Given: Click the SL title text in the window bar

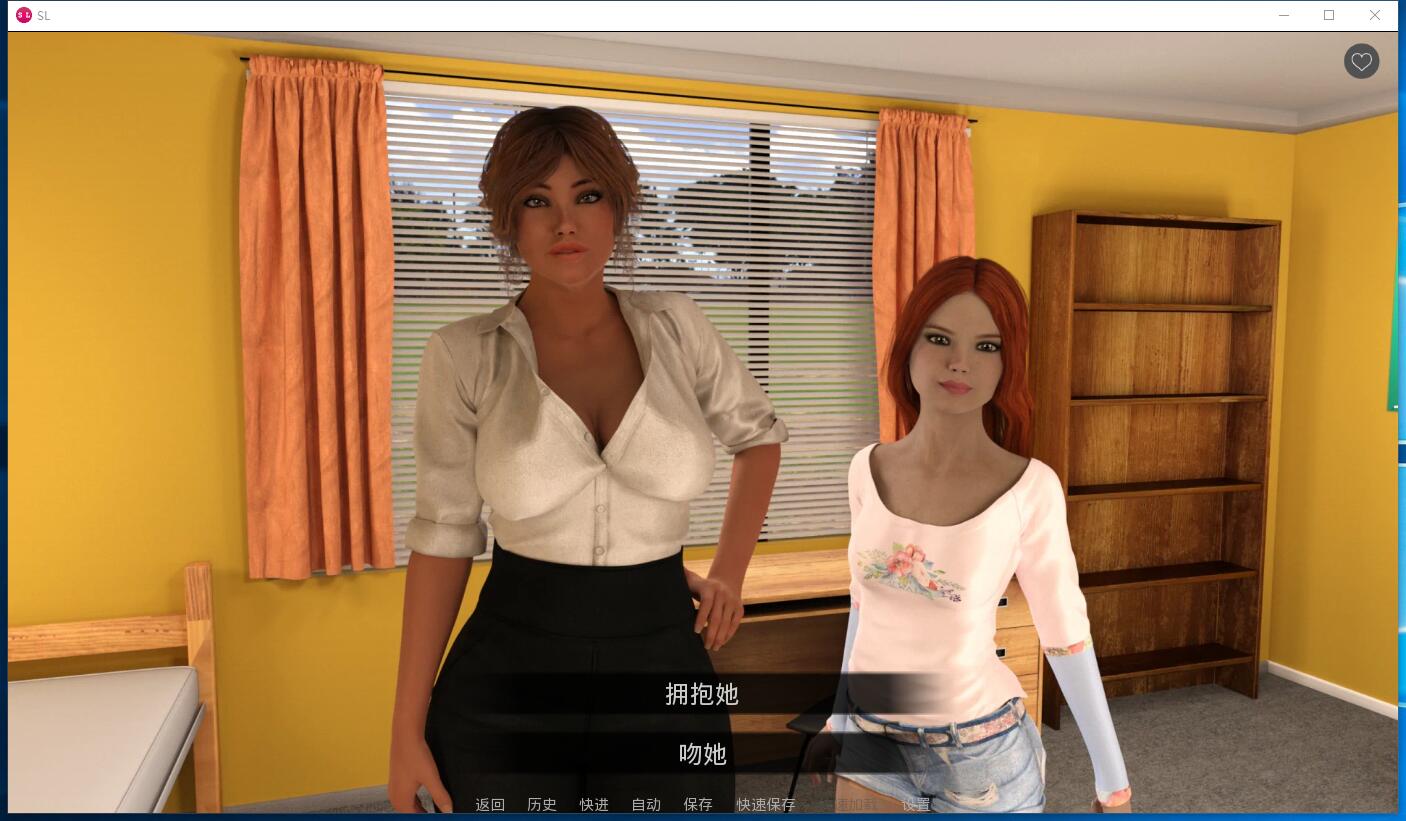Looking at the screenshot, I should pyautogui.click(x=43, y=15).
